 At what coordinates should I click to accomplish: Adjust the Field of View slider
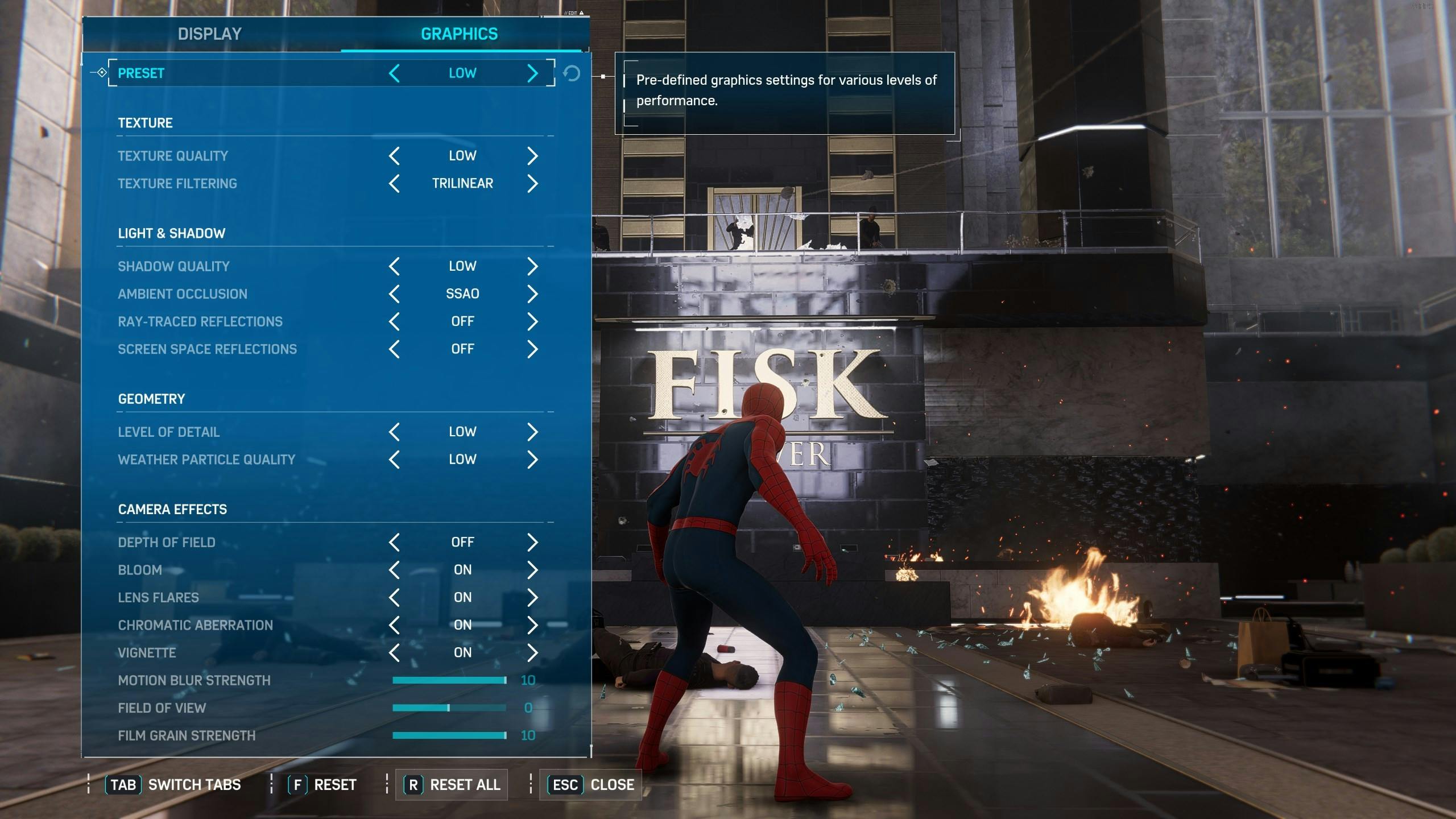point(449,708)
